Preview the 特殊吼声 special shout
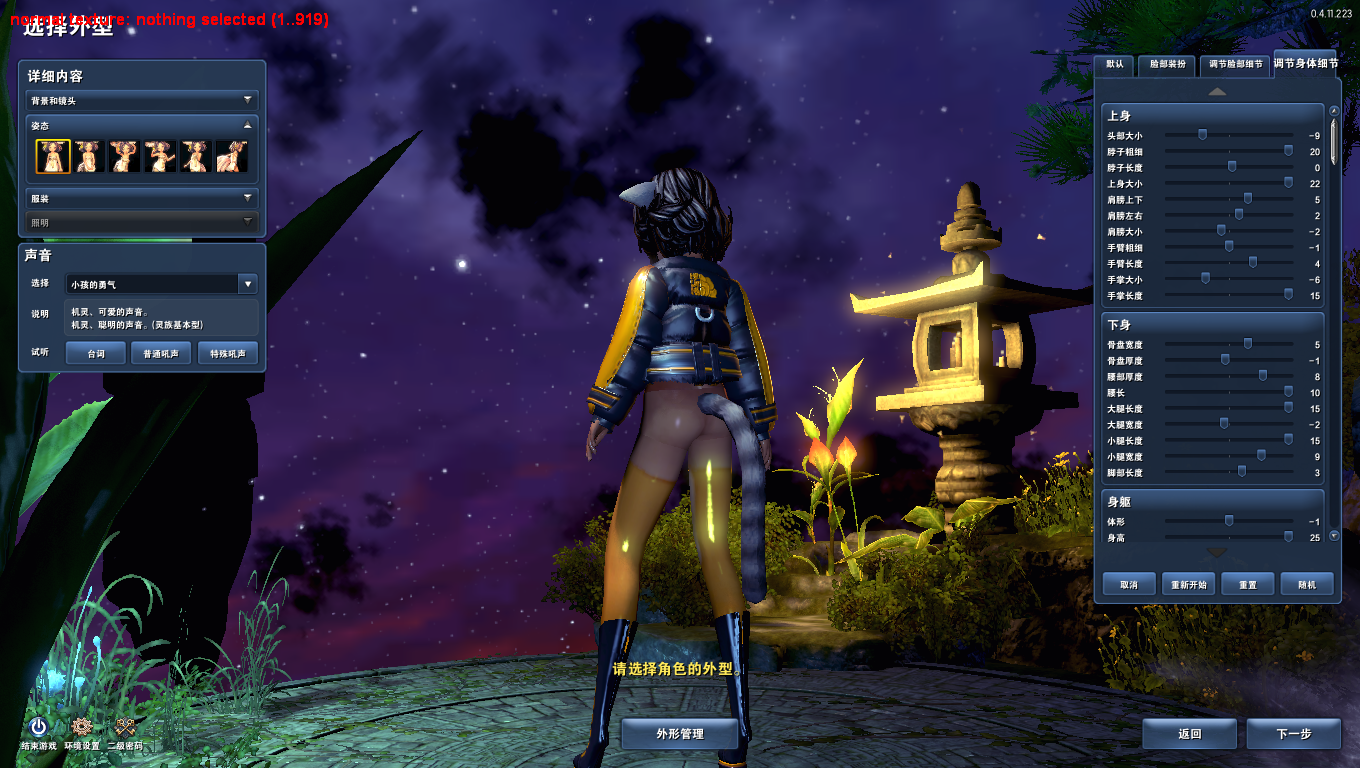Viewport: 1360px width, 768px height. pos(227,353)
